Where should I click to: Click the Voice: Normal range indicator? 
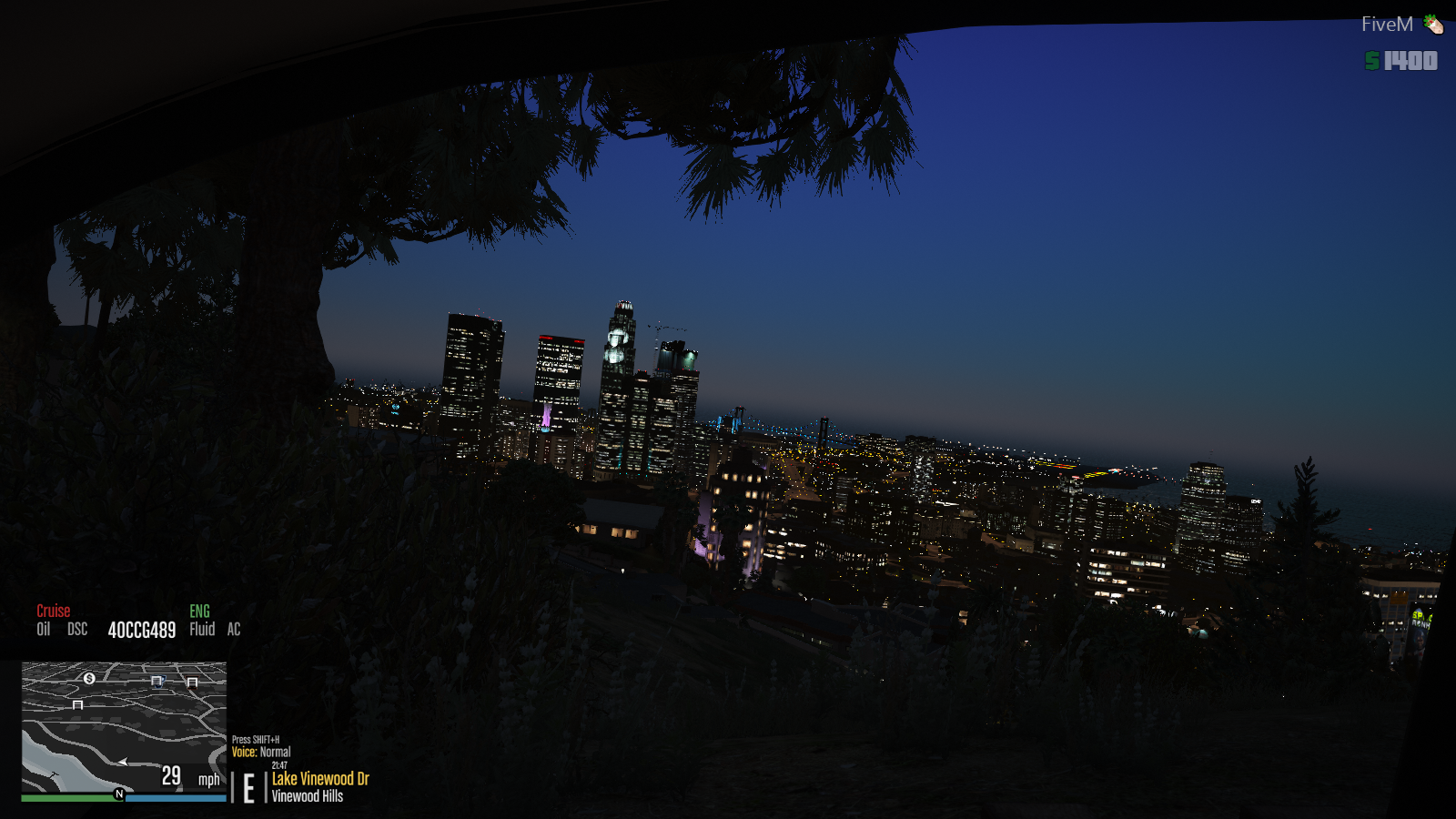pyautogui.click(x=261, y=752)
